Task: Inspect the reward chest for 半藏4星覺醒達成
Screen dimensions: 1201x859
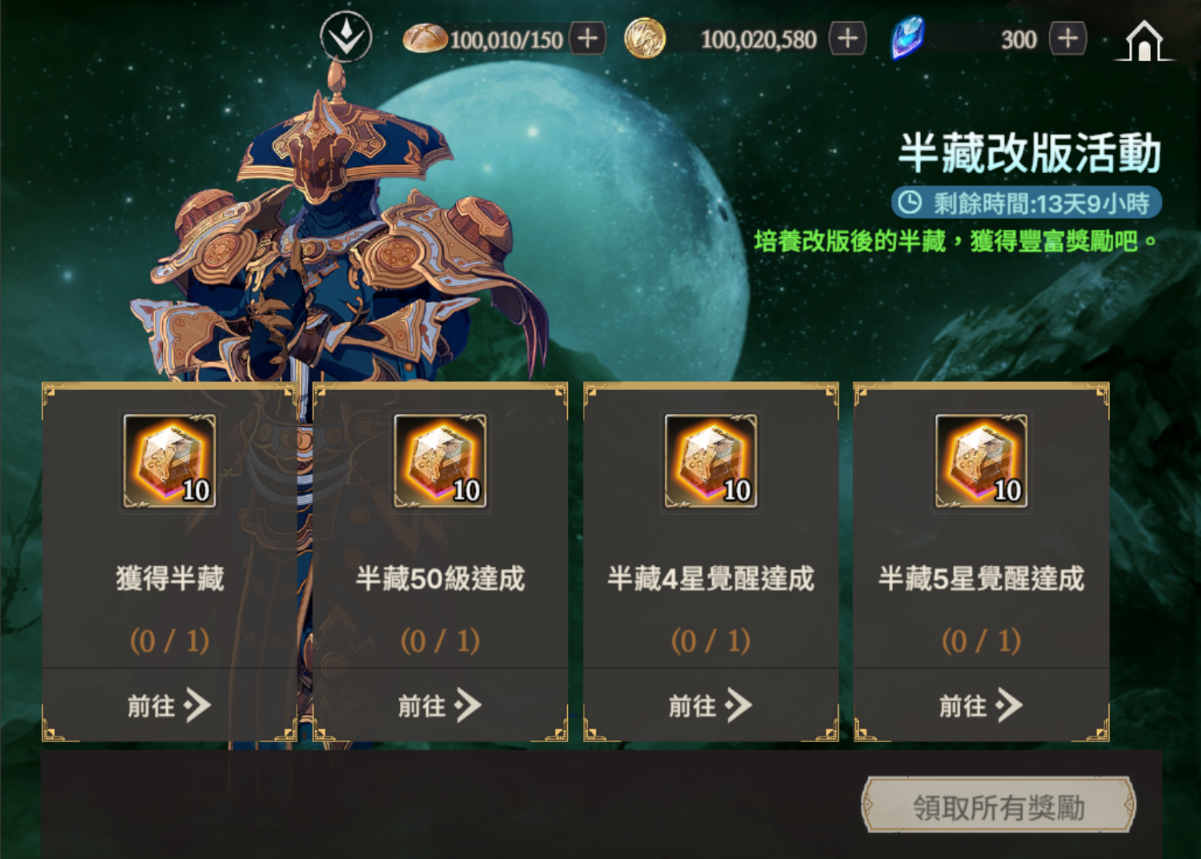Action: [x=710, y=461]
